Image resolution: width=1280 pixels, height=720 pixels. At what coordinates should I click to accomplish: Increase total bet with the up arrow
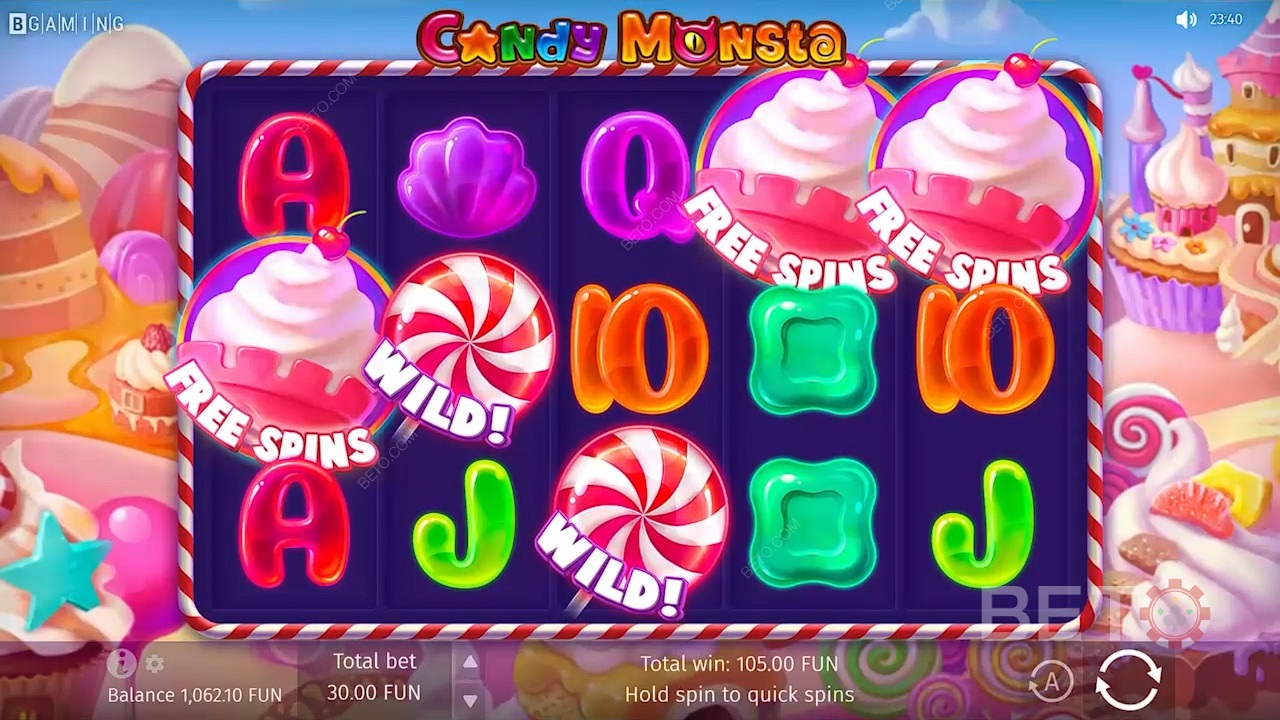(x=469, y=662)
